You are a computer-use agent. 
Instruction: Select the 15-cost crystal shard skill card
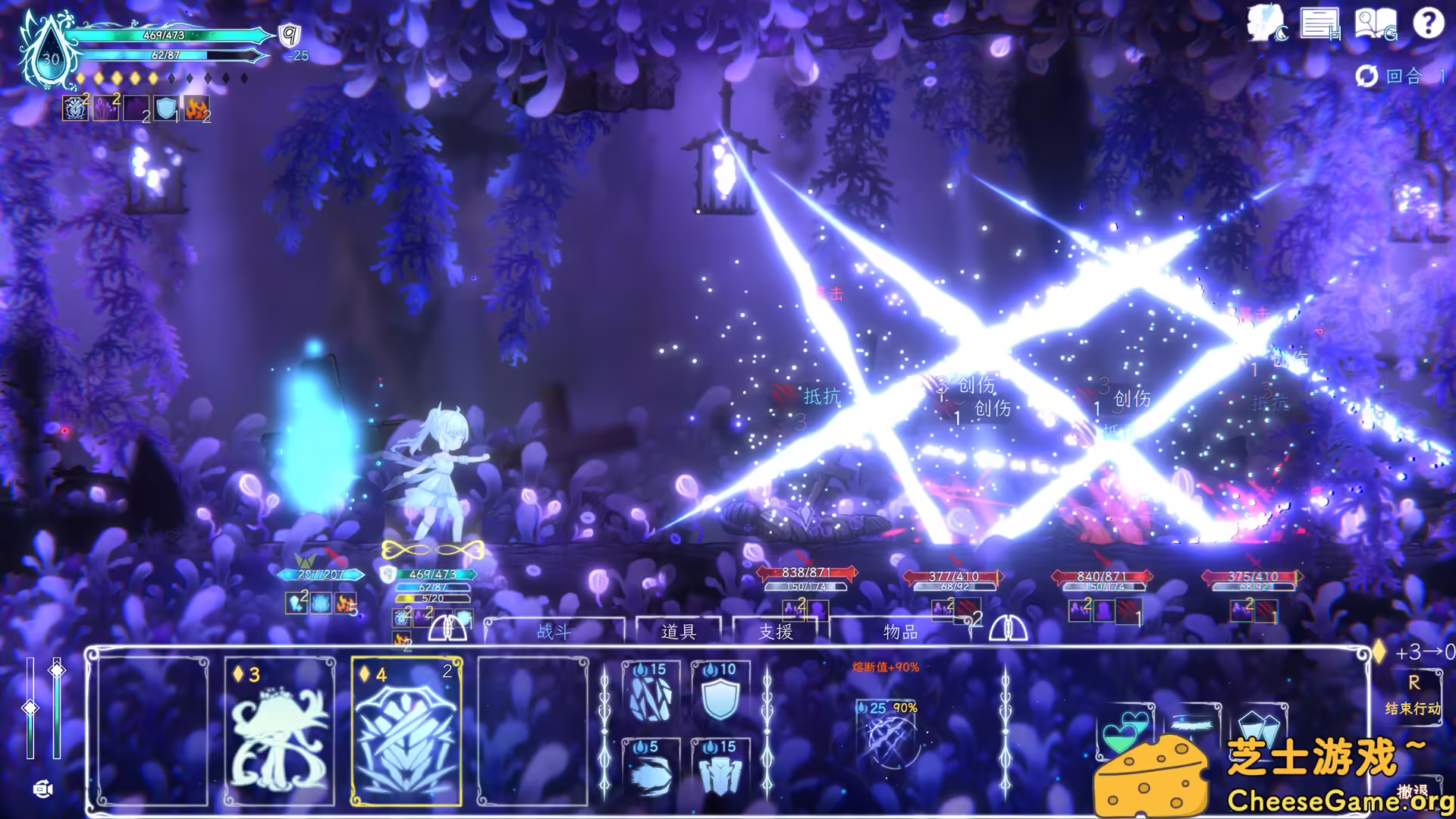652,694
